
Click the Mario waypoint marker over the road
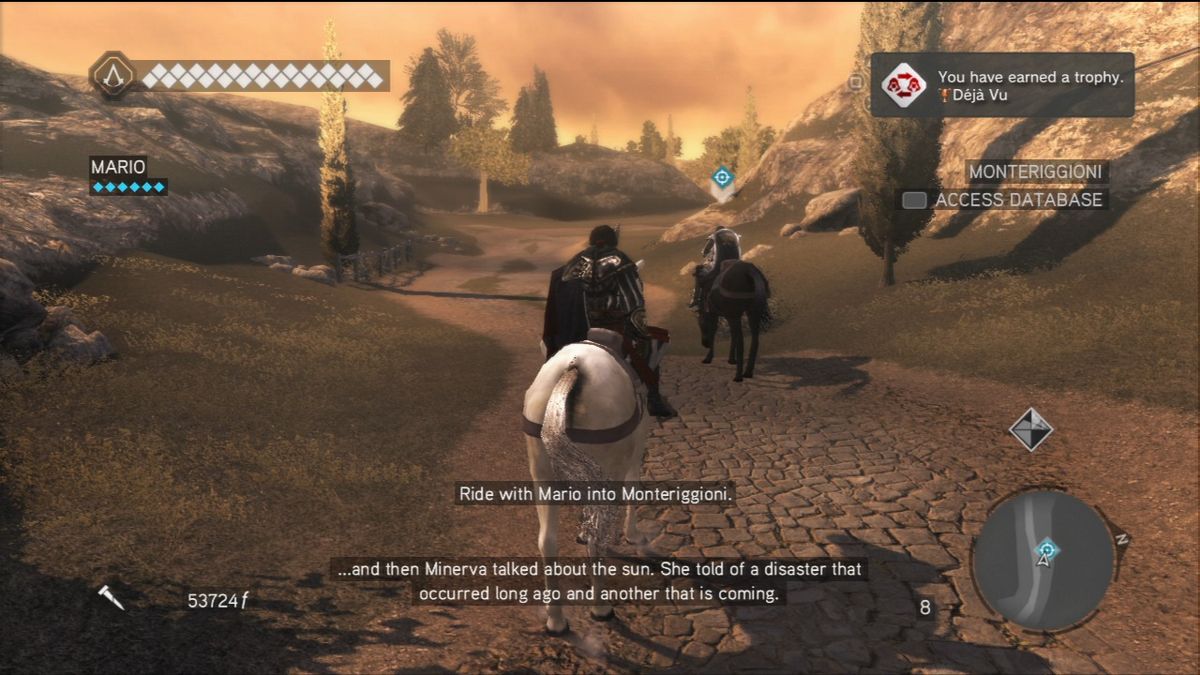point(722,180)
